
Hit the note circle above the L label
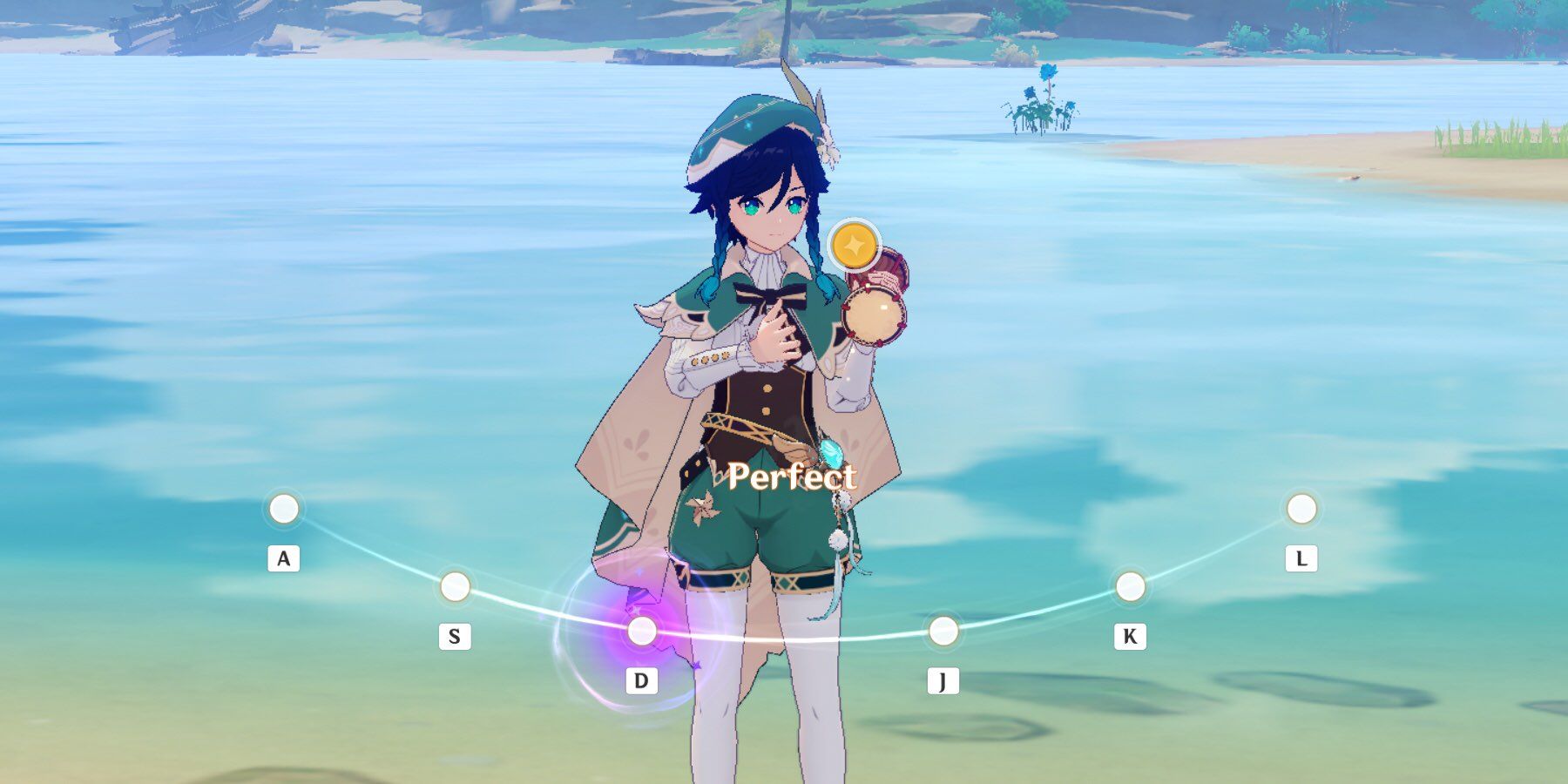[x=1301, y=509]
